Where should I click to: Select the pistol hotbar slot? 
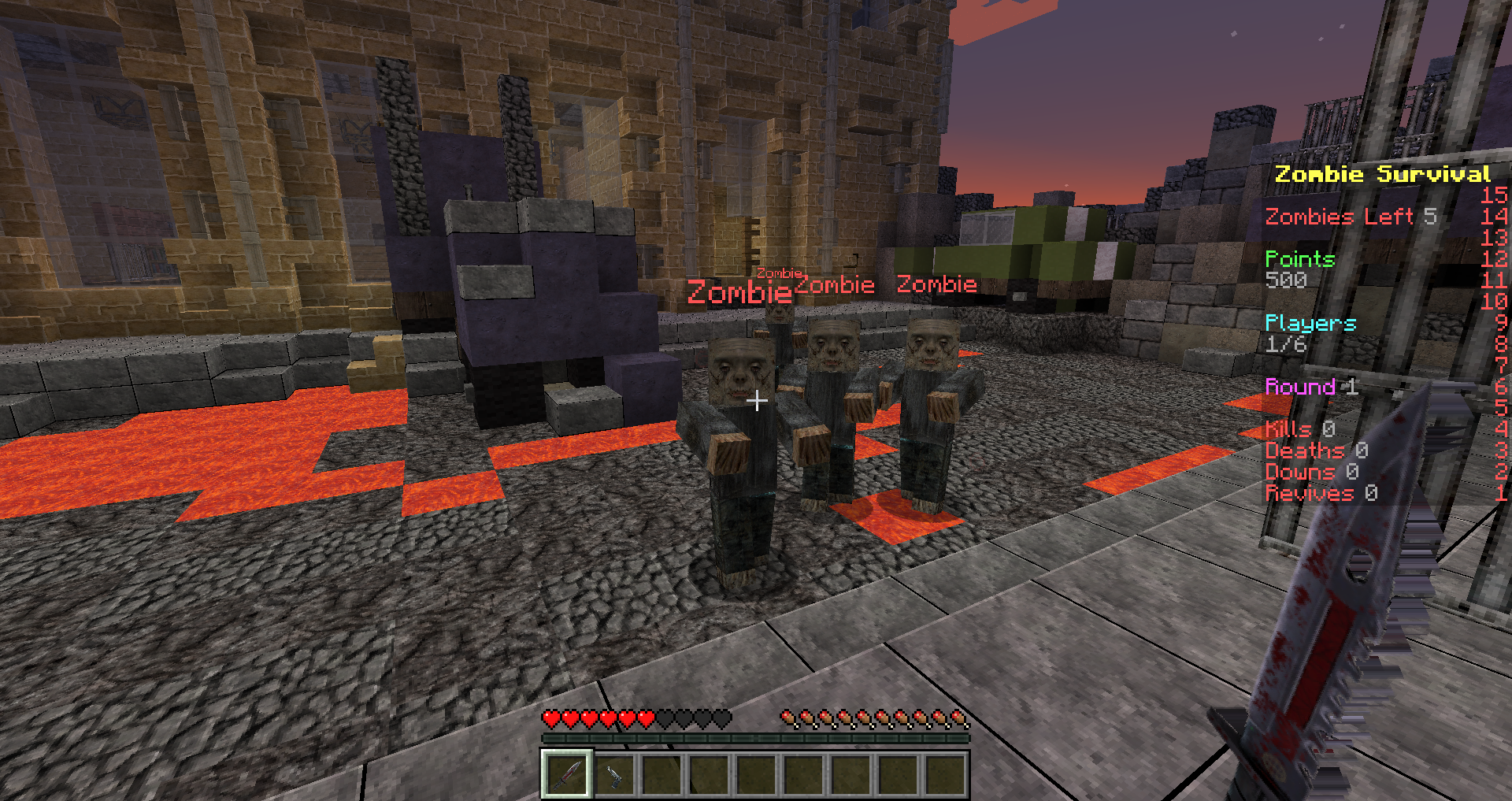tap(613, 775)
